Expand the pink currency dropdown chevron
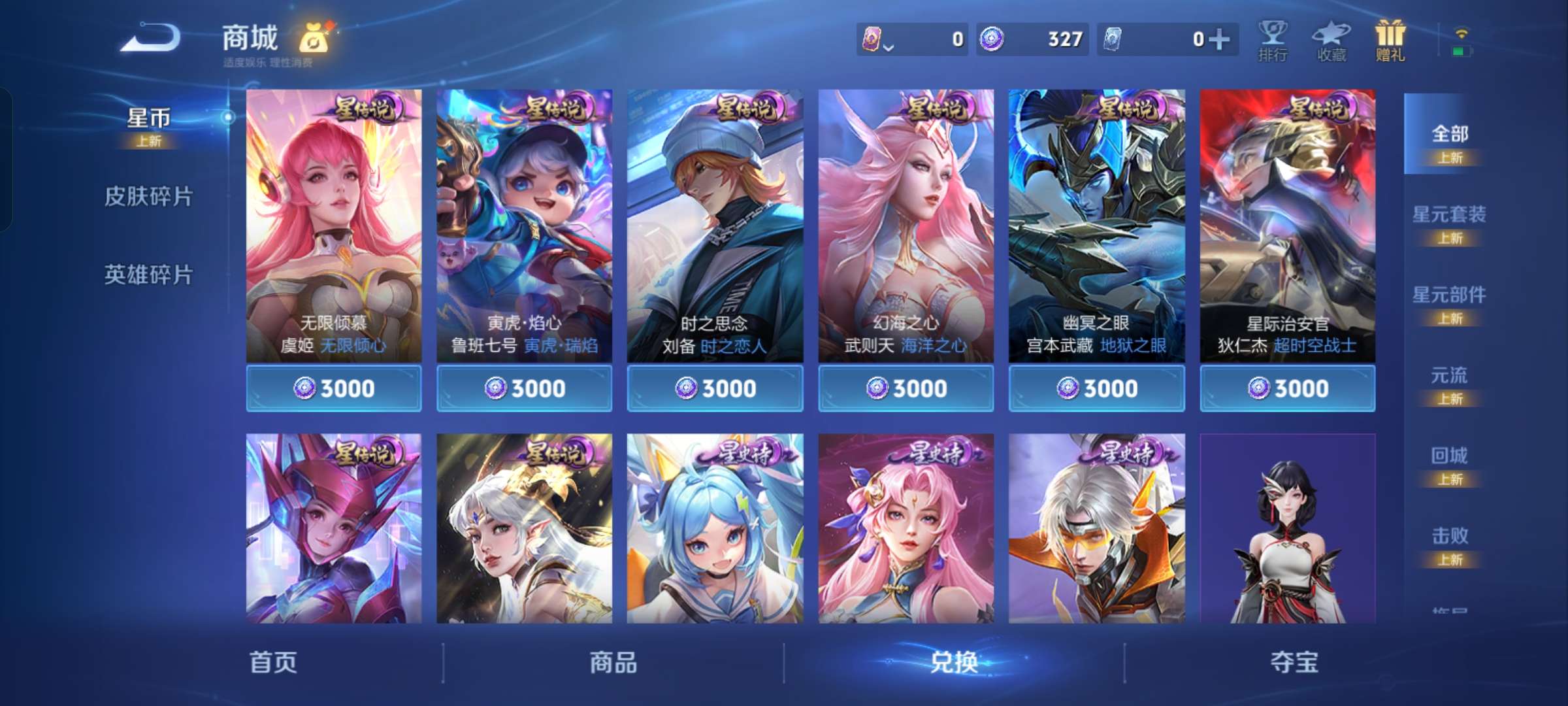The height and width of the screenshot is (706, 1568). click(889, 47)
